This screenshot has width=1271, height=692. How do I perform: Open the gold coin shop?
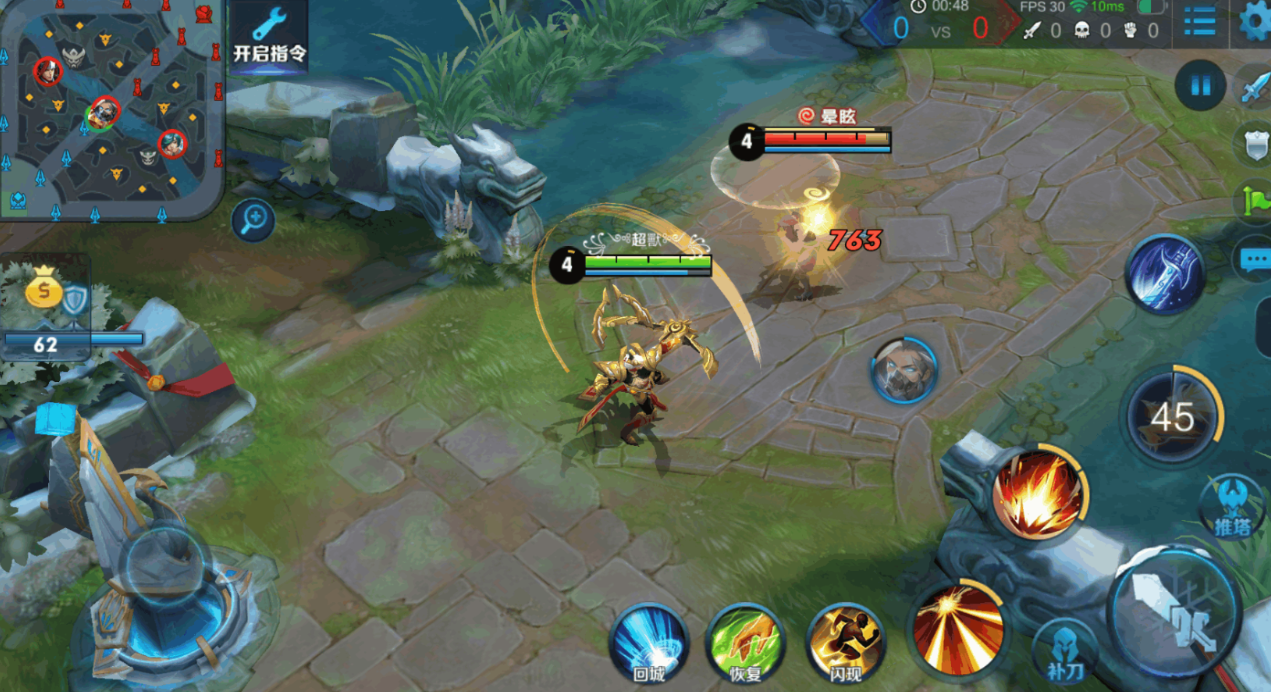(x=44, y=291)
